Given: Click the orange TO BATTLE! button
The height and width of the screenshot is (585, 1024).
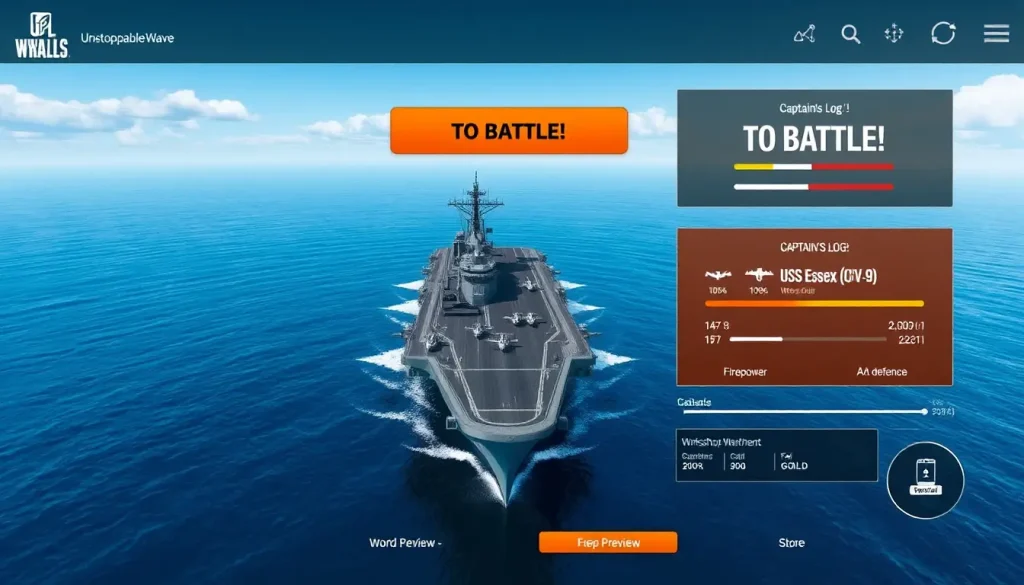Looking at the screenshot, I should [x=508, y=131].
